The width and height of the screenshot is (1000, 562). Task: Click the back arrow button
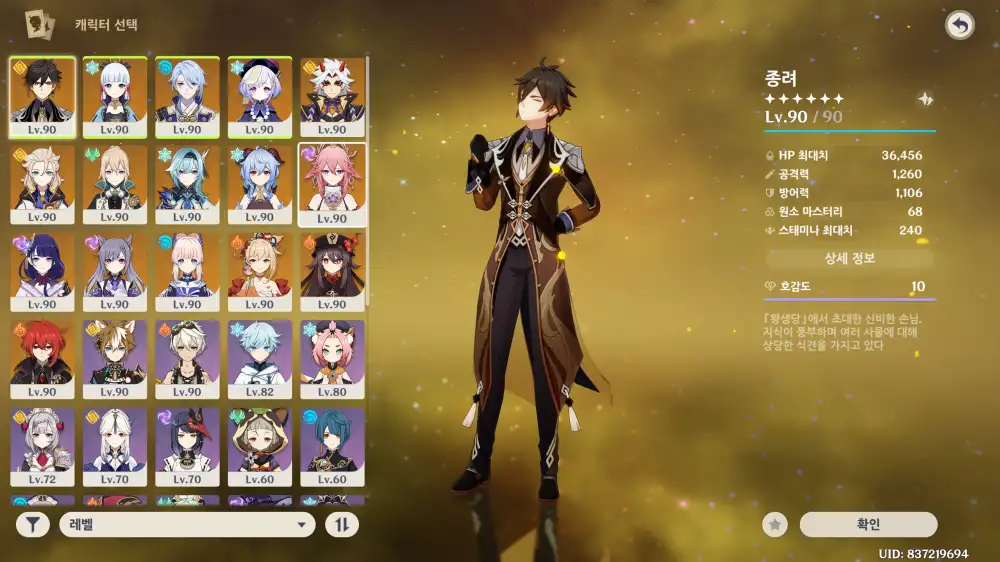tap(960, 25)
